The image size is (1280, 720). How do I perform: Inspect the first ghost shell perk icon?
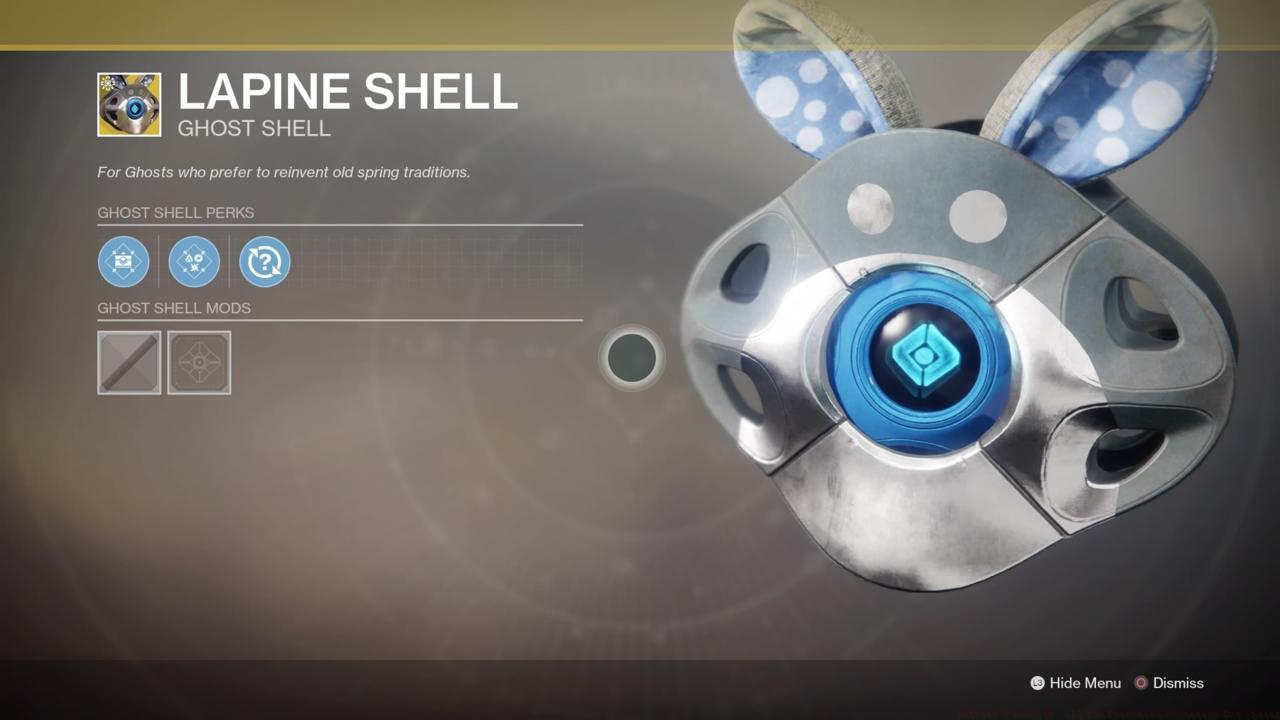pyautogui.click(x=123, y=261)
